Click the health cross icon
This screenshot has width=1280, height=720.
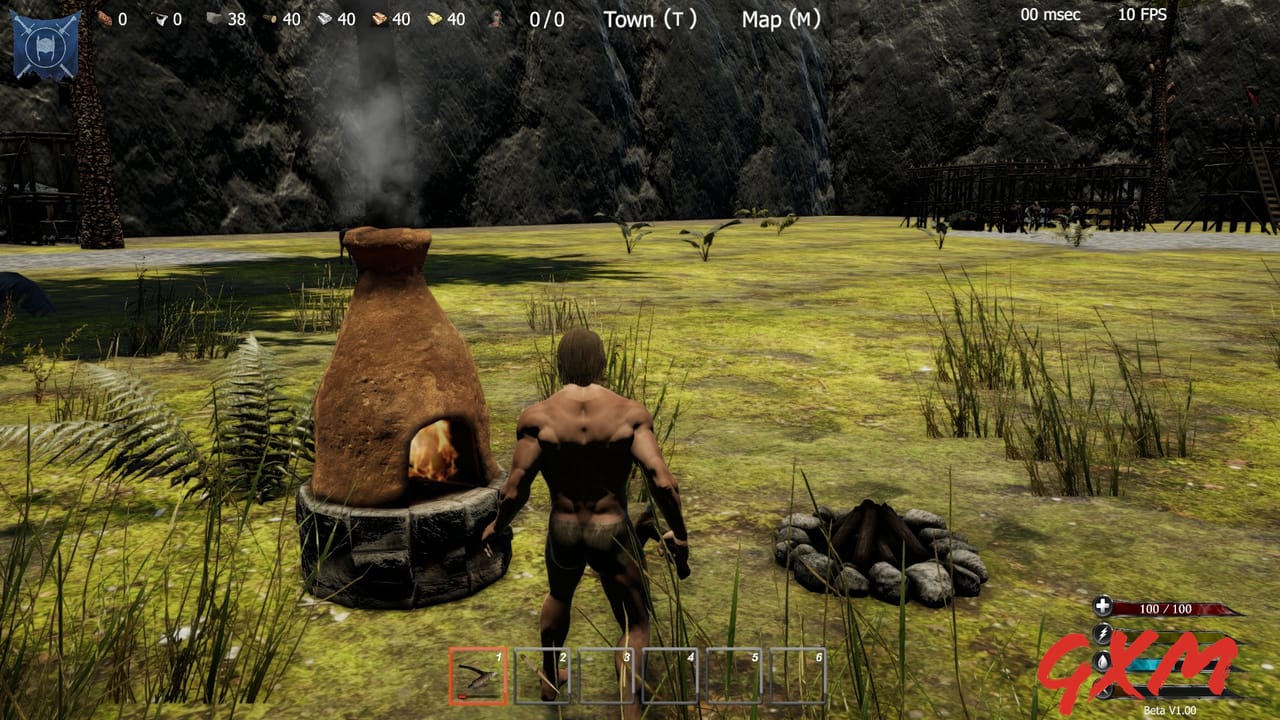tap(1103, 606)
